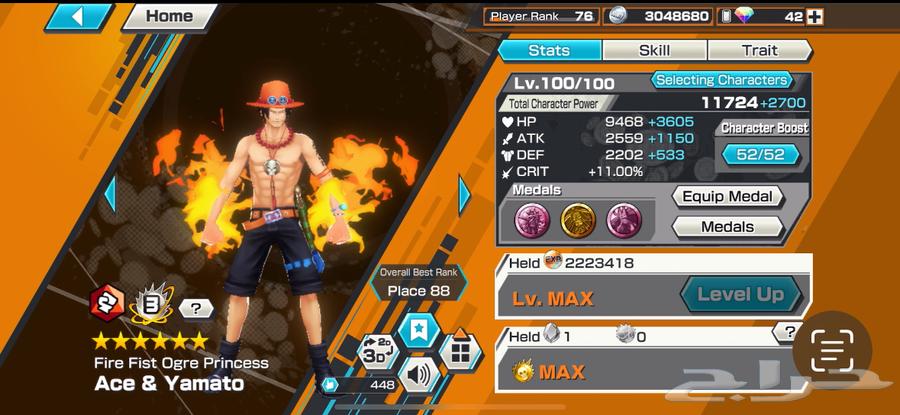The height and width of the screenshot is (415, 900).
Task: Click the Level Up button
Action: (x=740, y=295)
